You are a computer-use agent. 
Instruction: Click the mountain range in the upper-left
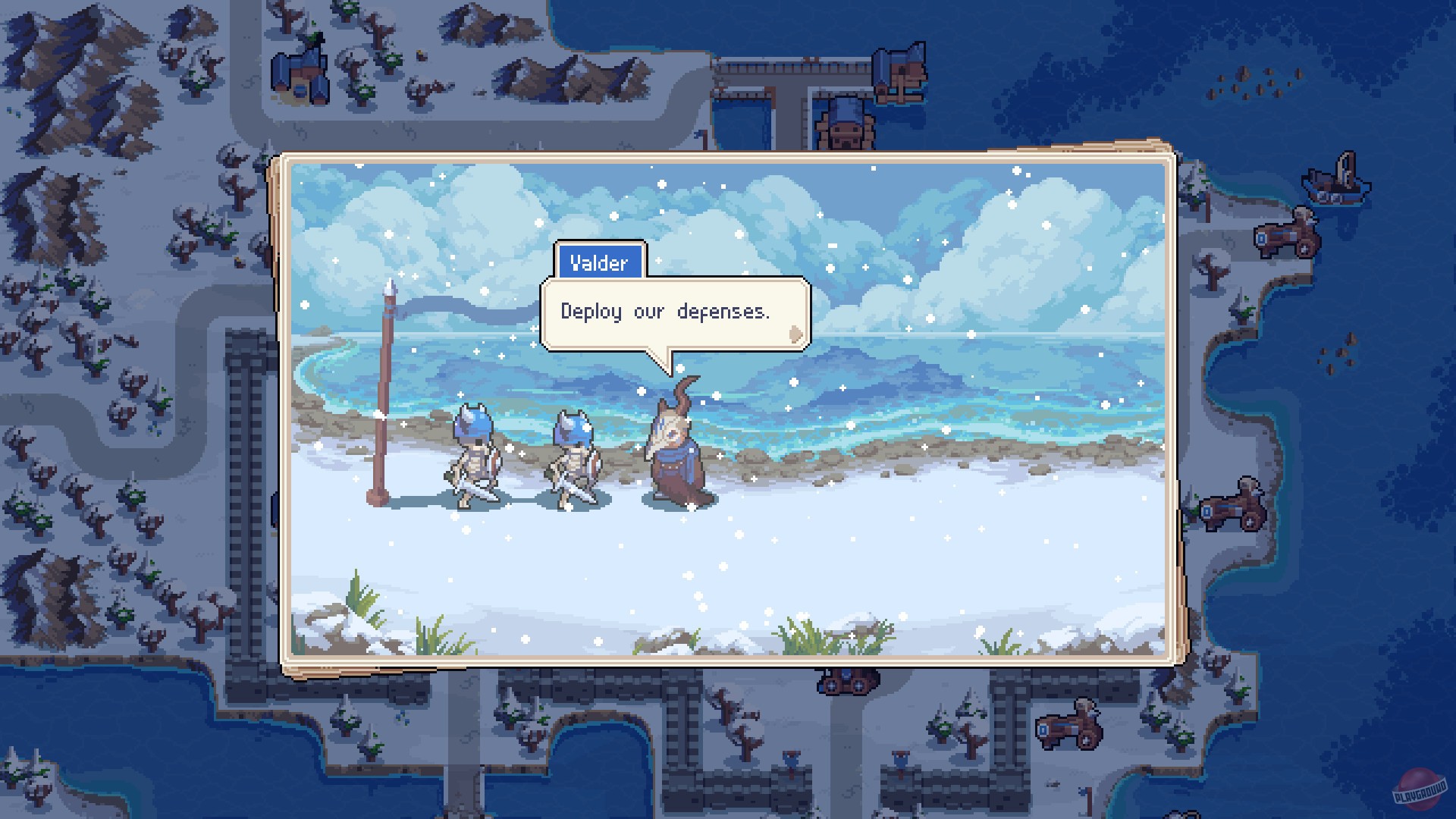coord(68,61)
